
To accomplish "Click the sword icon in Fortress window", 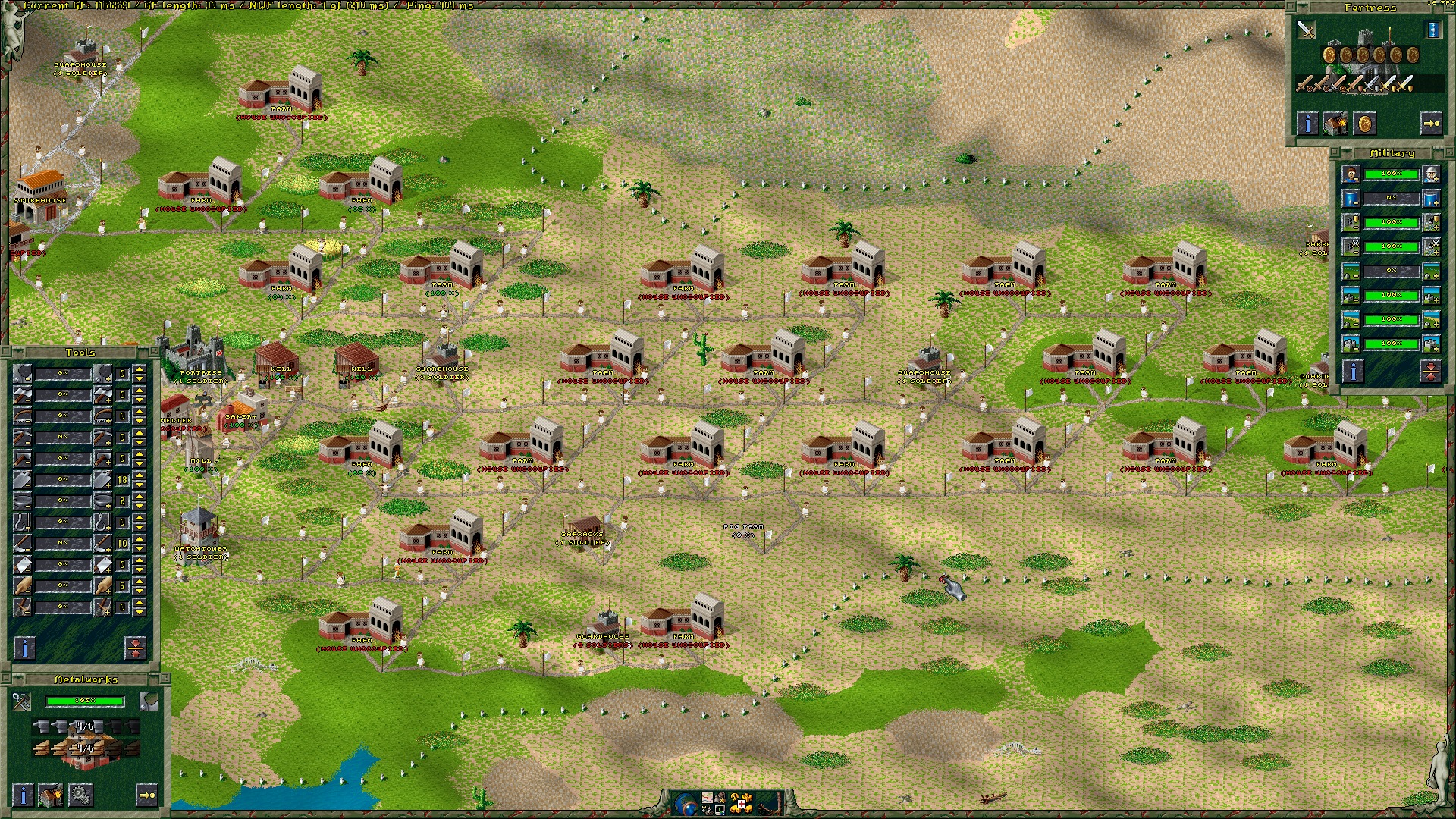I will coord(1306,30).
